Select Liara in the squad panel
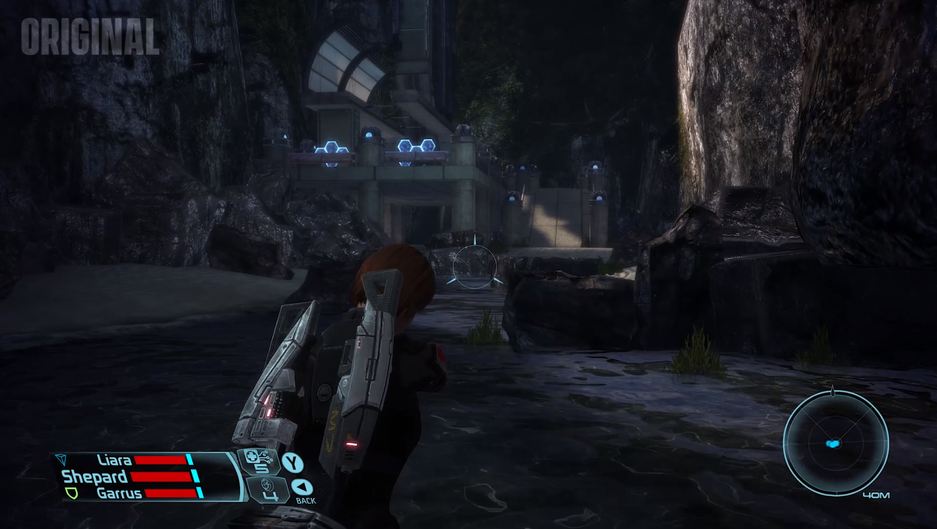The width and height of the screenshot is (937, 529). 115,460
